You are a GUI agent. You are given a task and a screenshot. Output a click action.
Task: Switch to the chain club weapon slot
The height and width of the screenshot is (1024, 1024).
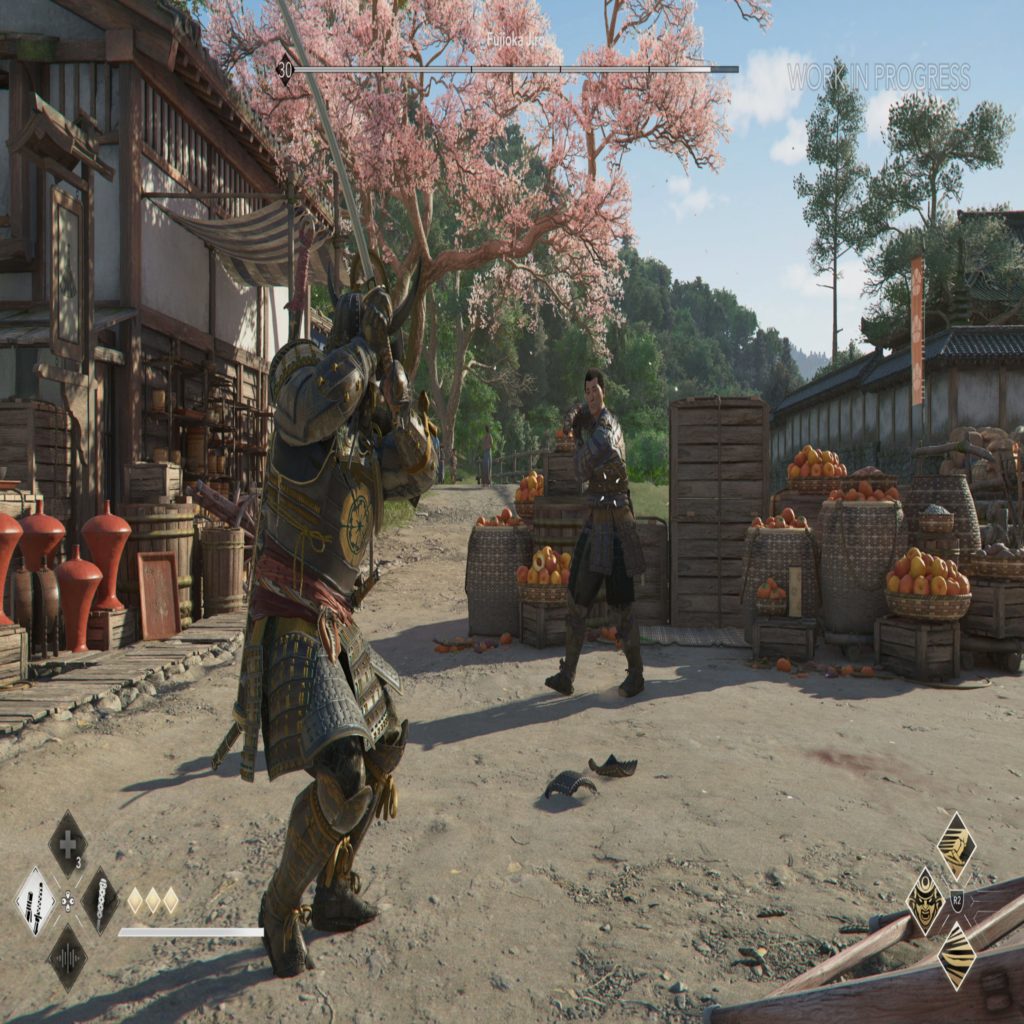coord(100,901)
